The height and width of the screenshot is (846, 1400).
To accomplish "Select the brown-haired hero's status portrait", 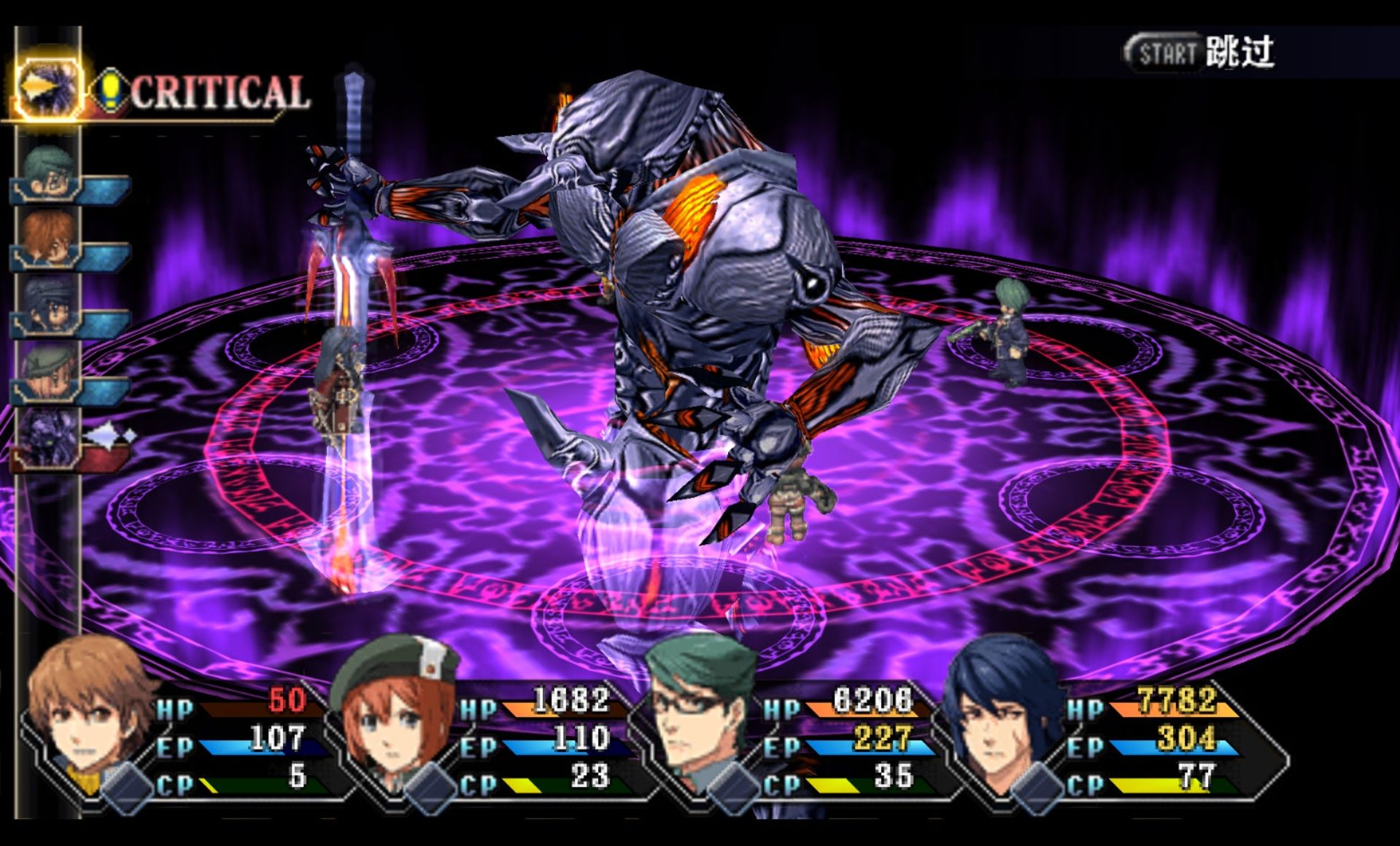I will tap(90, 715).
